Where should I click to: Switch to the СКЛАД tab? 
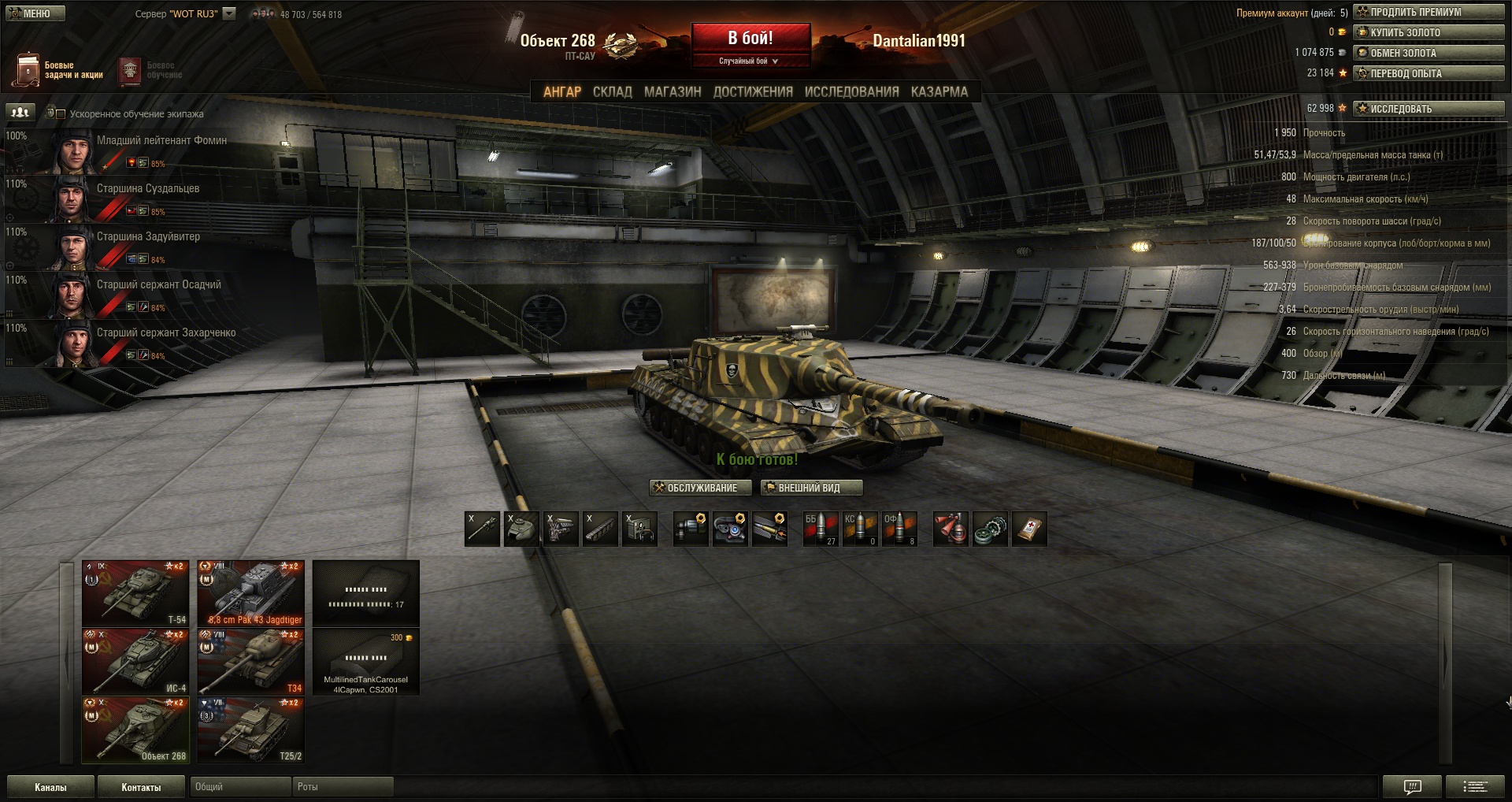pos(612,91)
